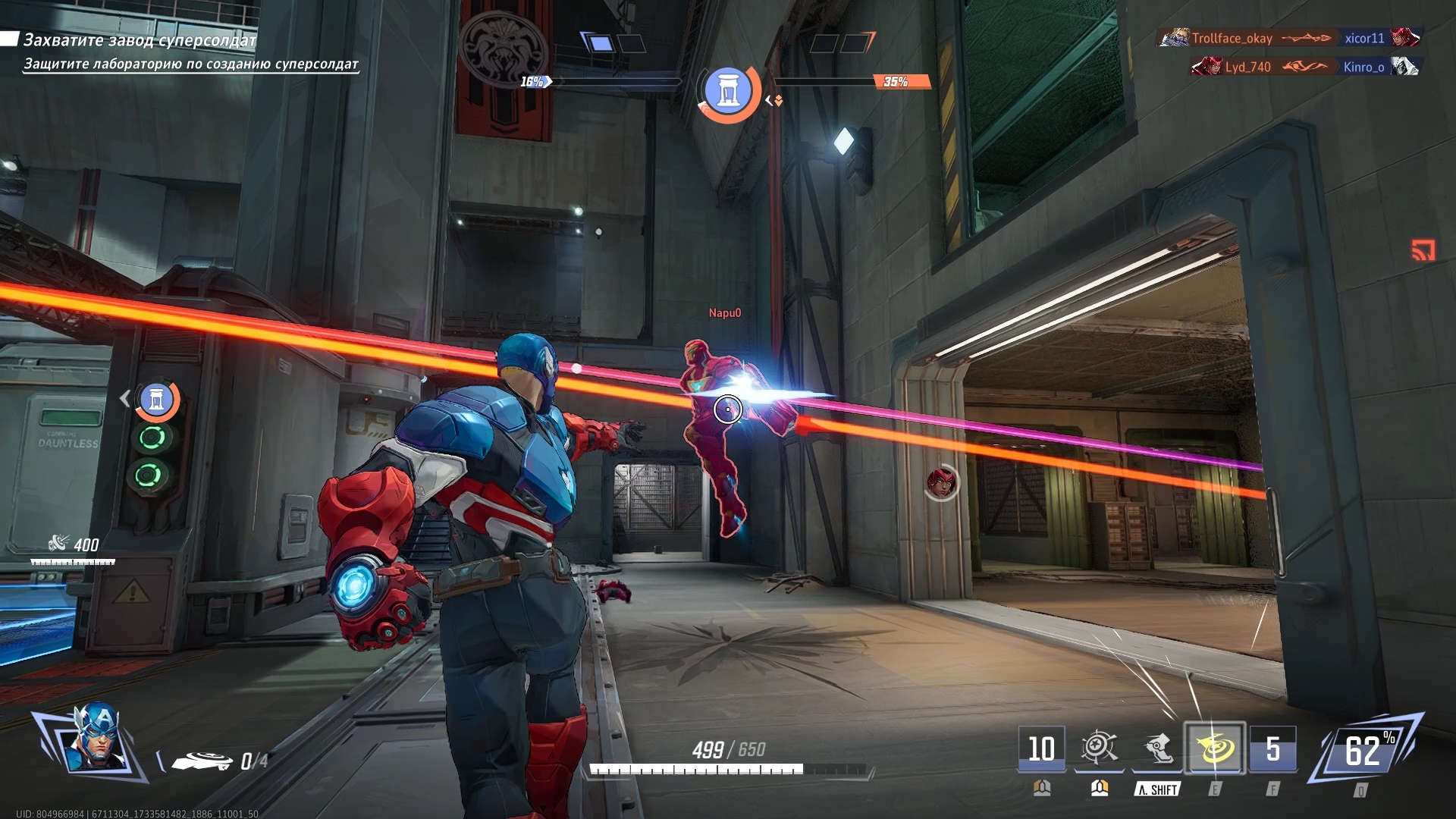This screenshot has width=1456, height=819.
Task: Click the thrown shield counter icon
Action: [x=202, y=761]
